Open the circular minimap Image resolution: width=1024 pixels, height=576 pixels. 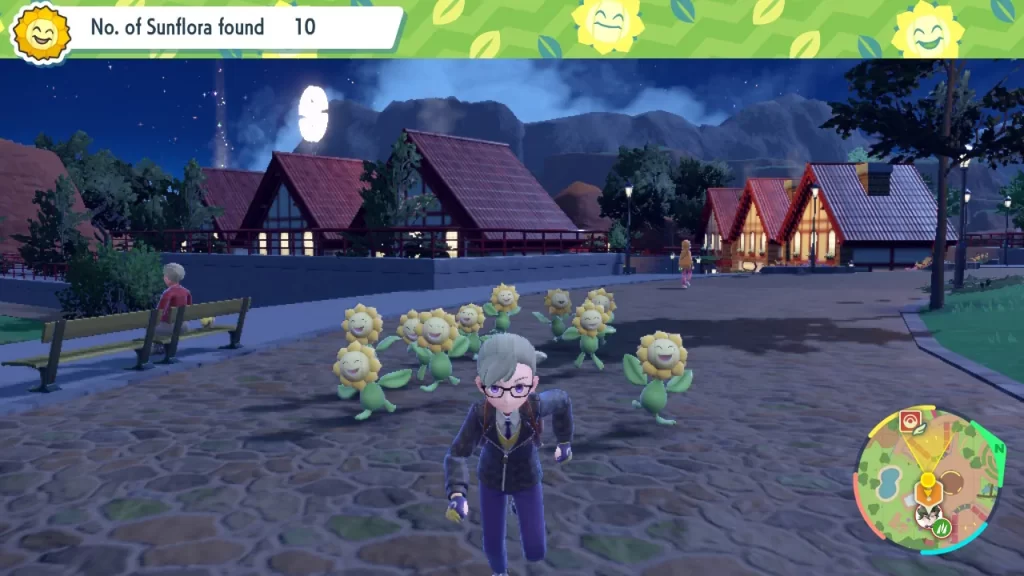click(929, 482)
